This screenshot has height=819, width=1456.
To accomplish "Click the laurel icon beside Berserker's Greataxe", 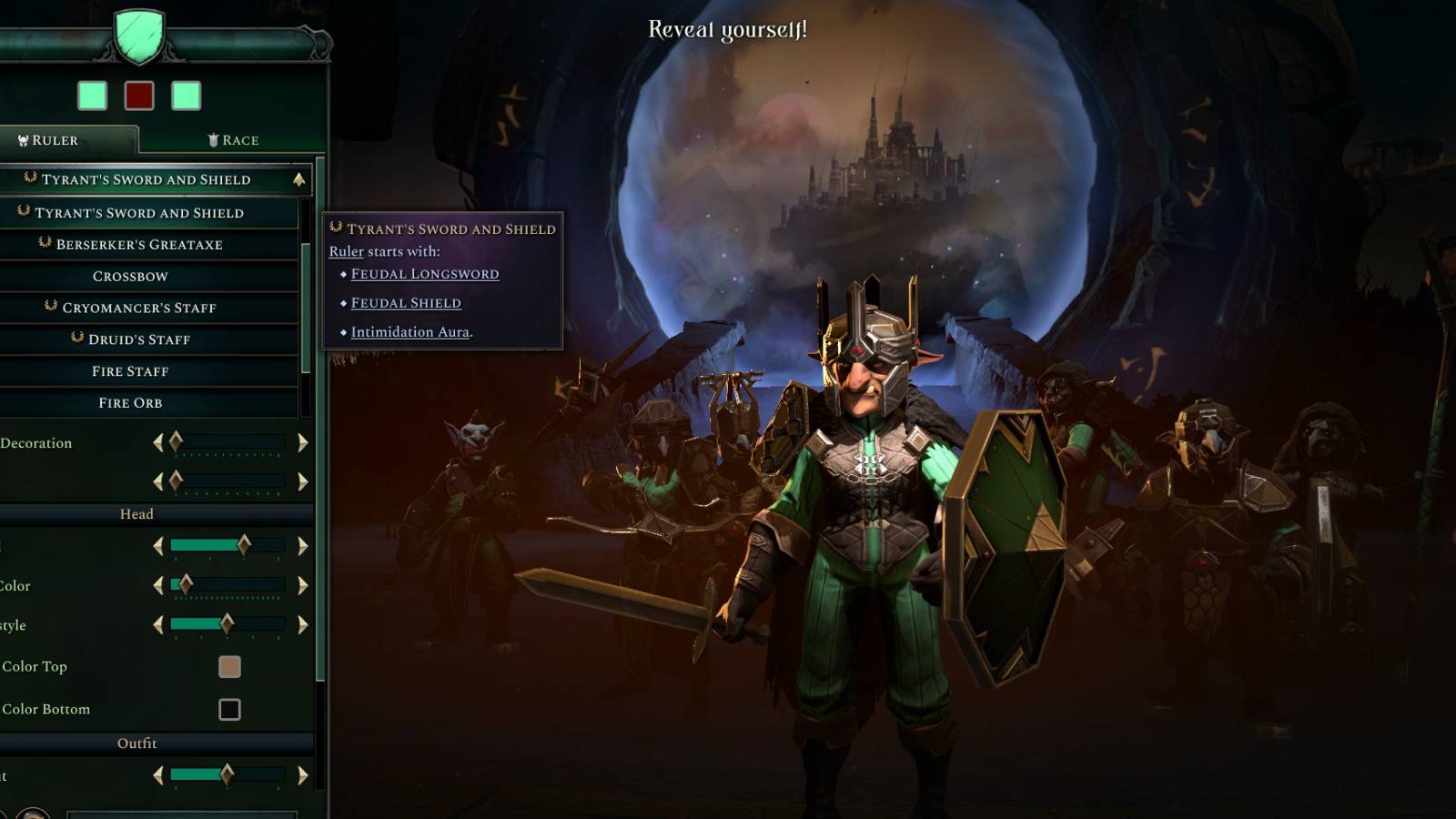I will 44,244.
